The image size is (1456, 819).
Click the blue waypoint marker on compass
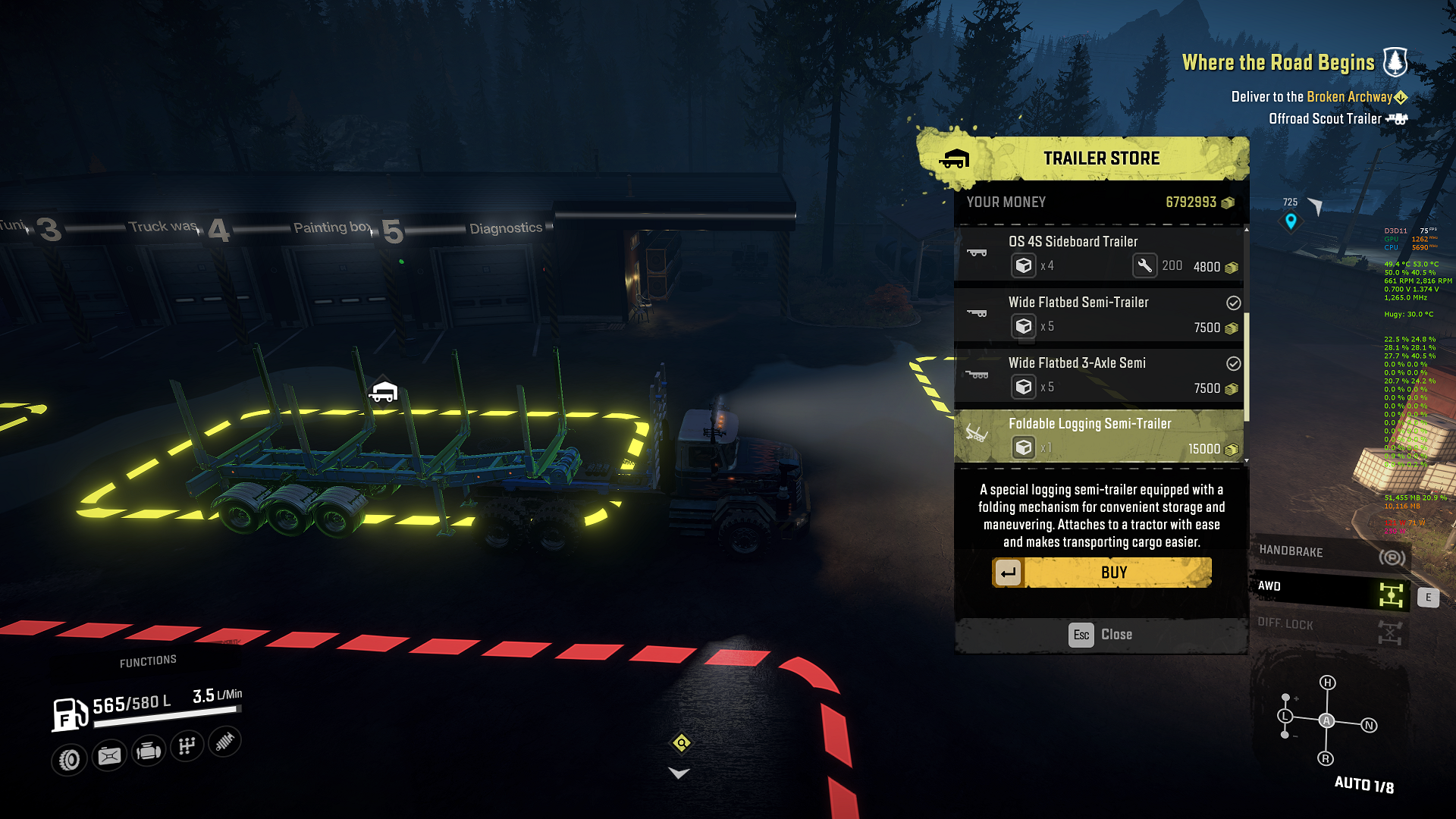(x=1291, y=221)
